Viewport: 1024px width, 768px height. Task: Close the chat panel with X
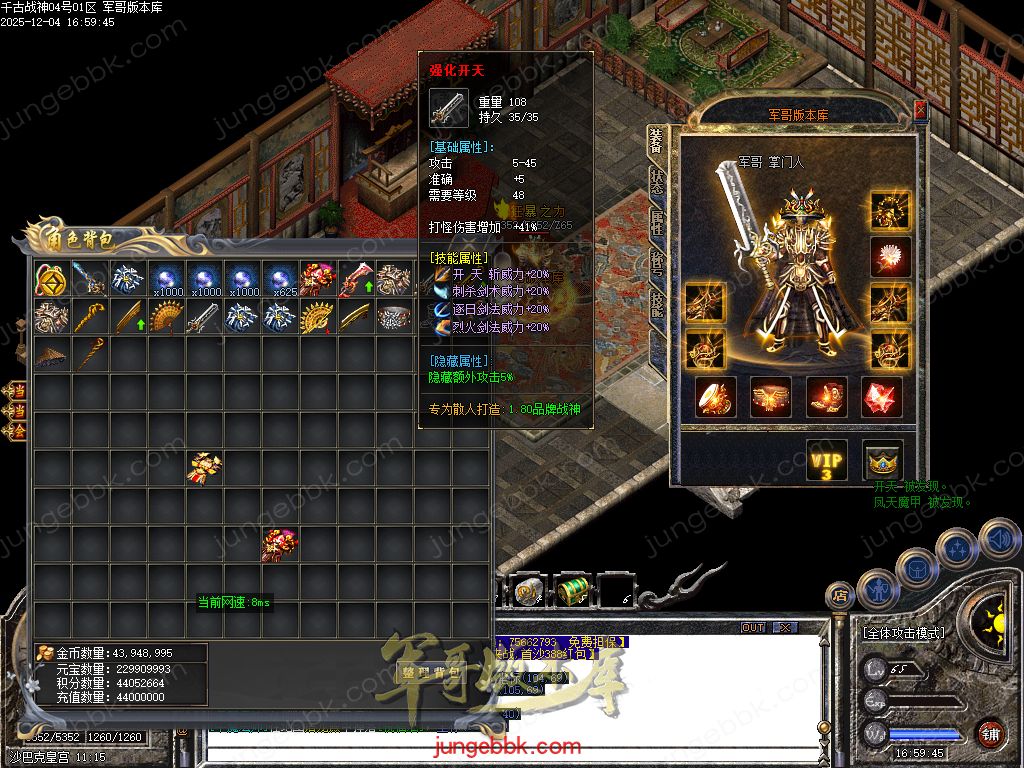786,628
